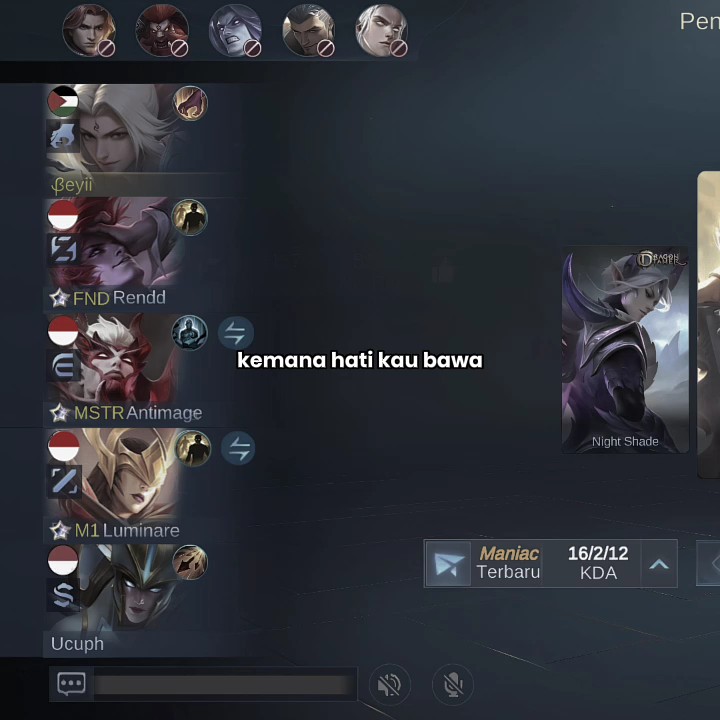
Task: Toggle the muted microphone icon
Action: (453, 685)
